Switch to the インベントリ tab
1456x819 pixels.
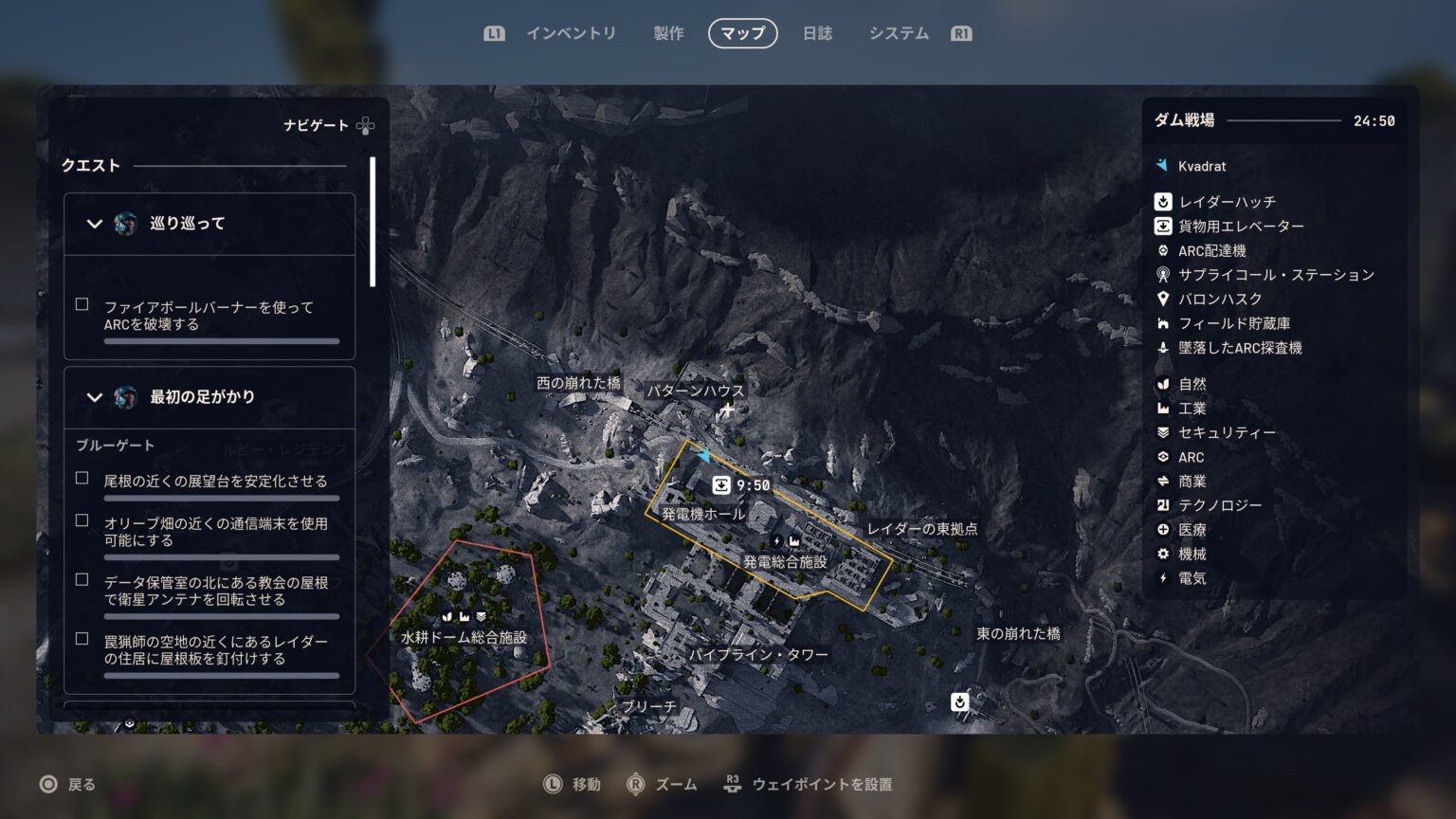pos(571,33)
